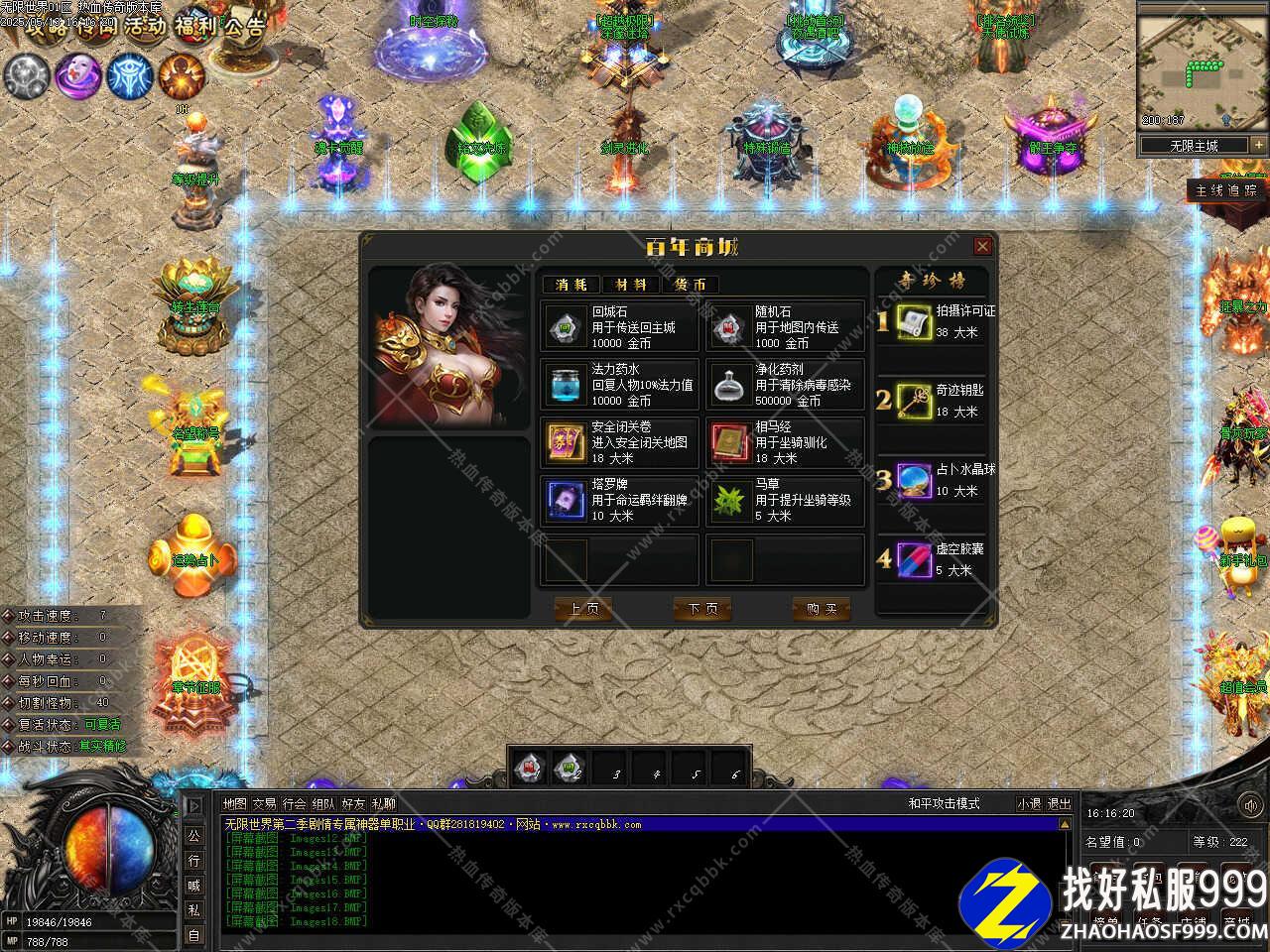Pick the 塔罗牌 card item
The height and width of the screenshot is (952, 1270).
tap(621, 500)
